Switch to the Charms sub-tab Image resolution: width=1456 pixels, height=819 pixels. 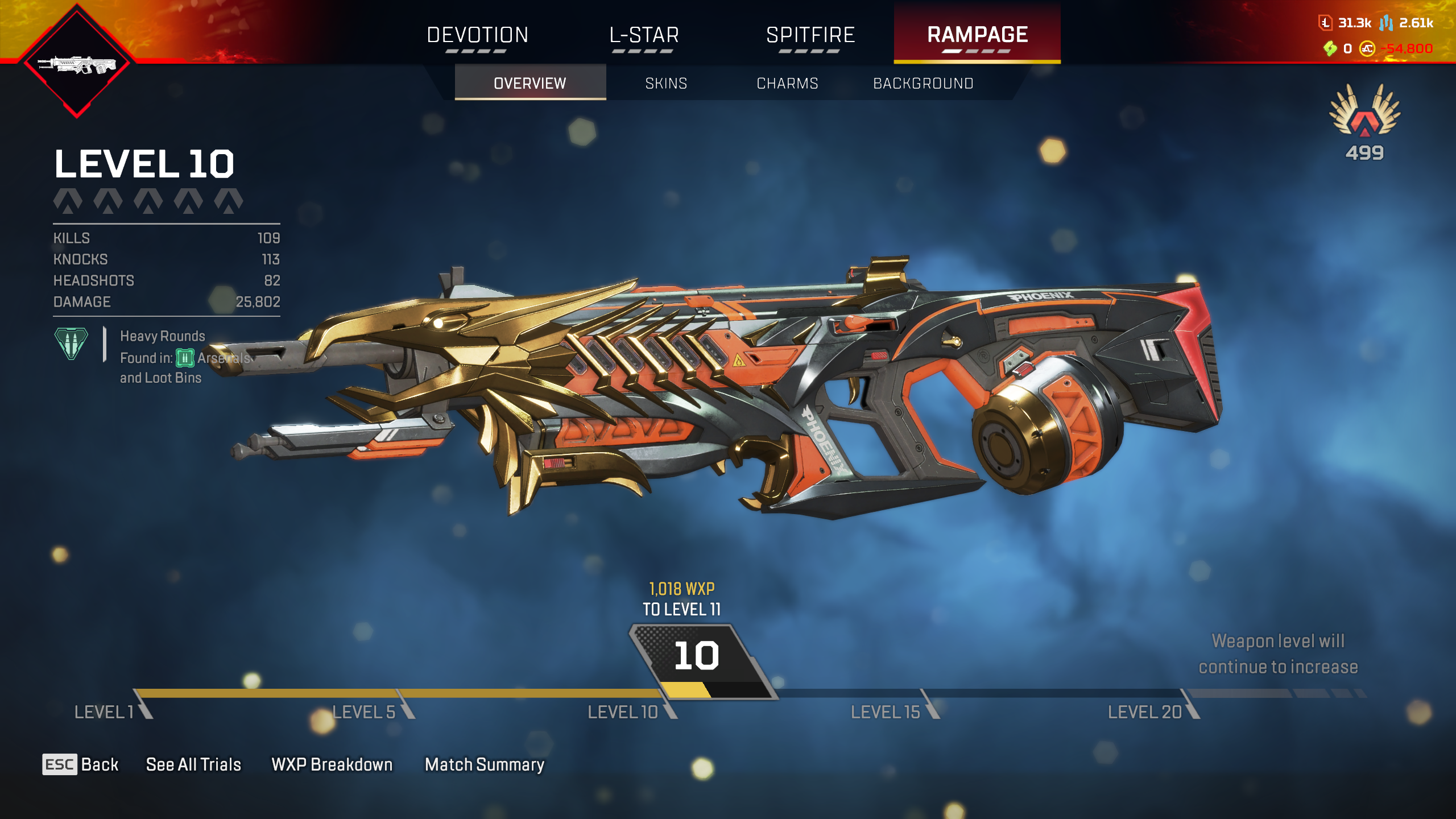pyautogui.click(x=787, y=83)
